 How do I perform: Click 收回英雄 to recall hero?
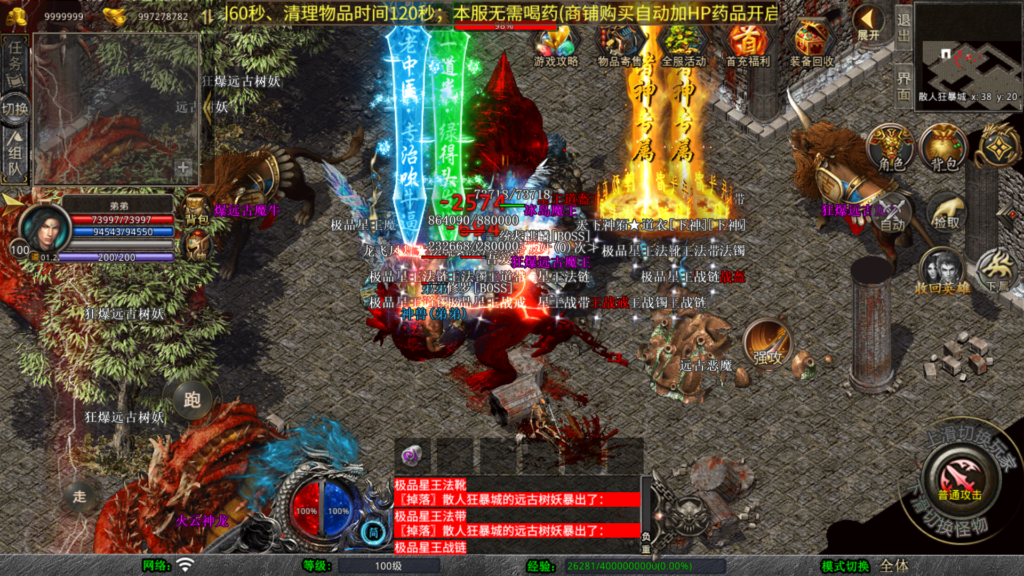940,272
